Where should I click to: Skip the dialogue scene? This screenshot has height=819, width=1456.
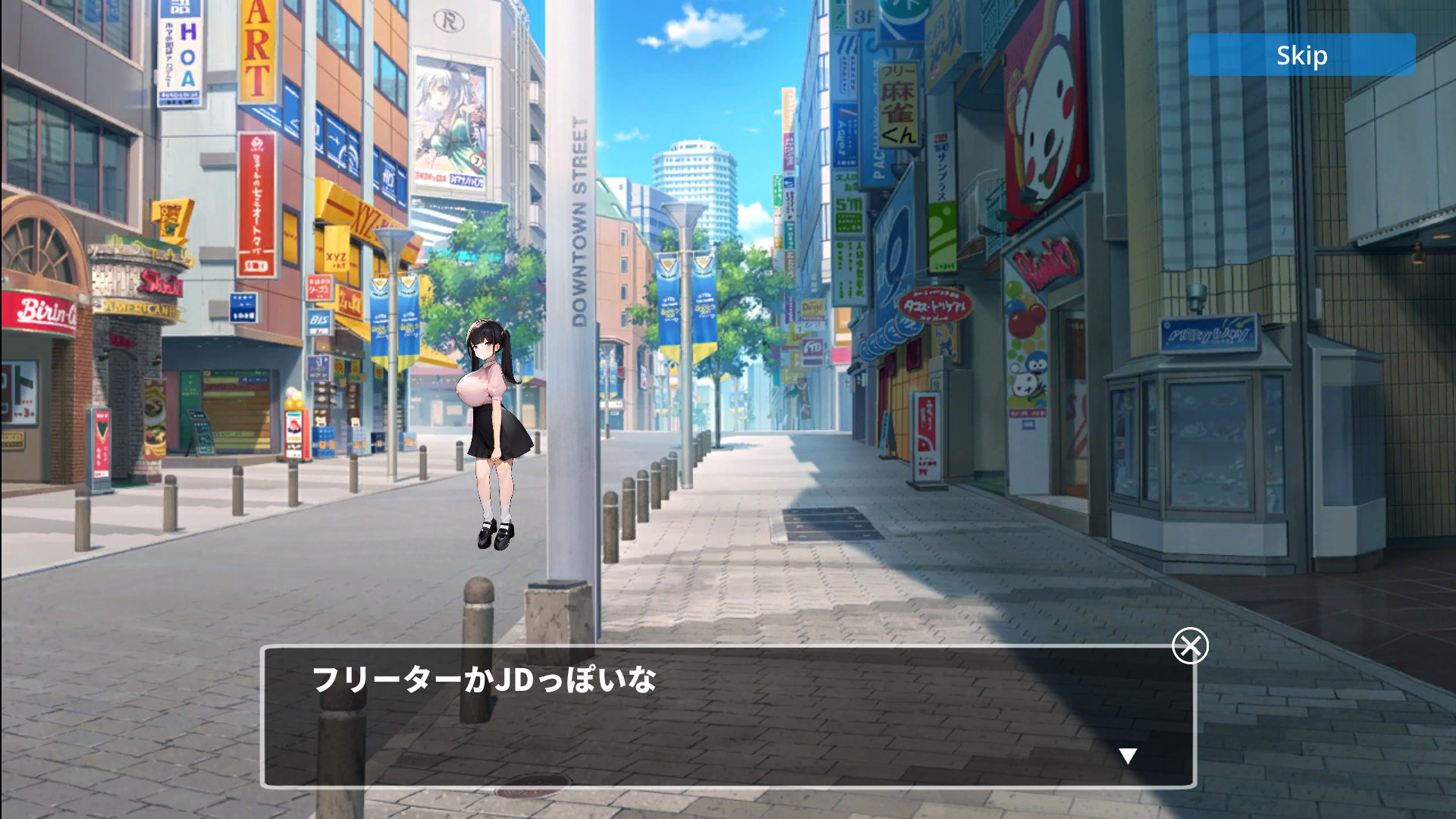pos(1301,55)
